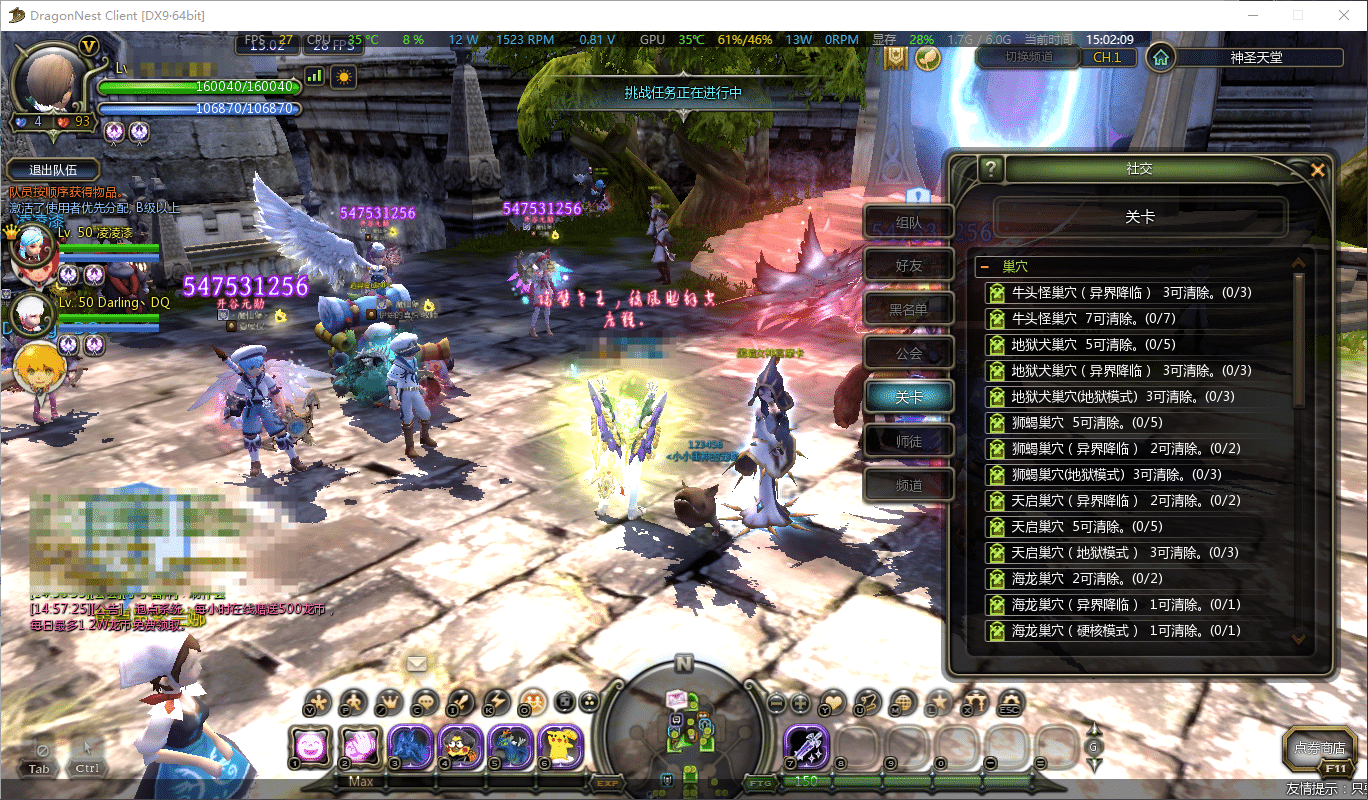This screenshot has height=800, width=1368.
Task: Activate the Pikachu skill in hotbar
Action: 560,746
